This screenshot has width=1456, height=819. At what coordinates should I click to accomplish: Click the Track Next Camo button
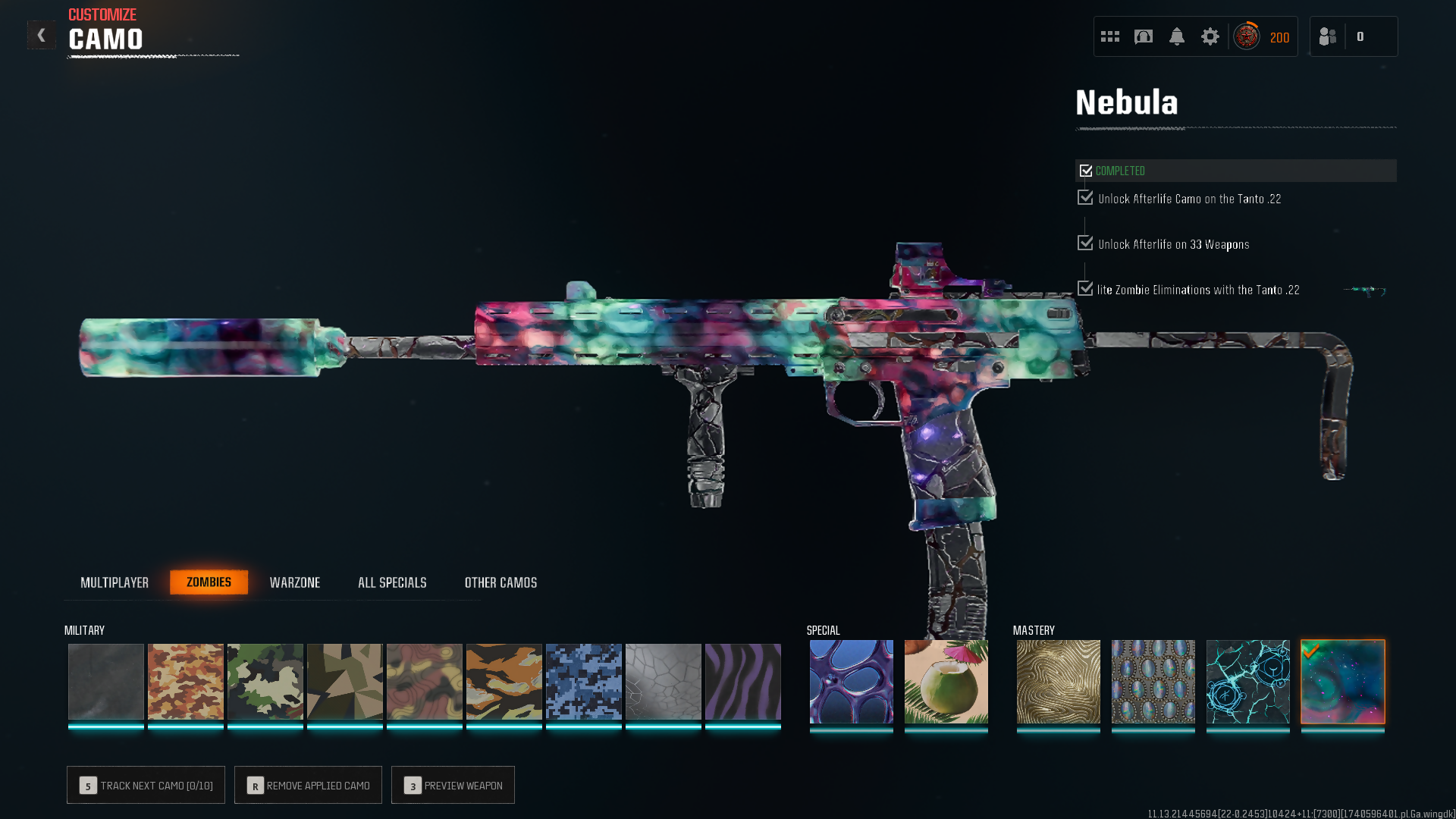[146, 785]
